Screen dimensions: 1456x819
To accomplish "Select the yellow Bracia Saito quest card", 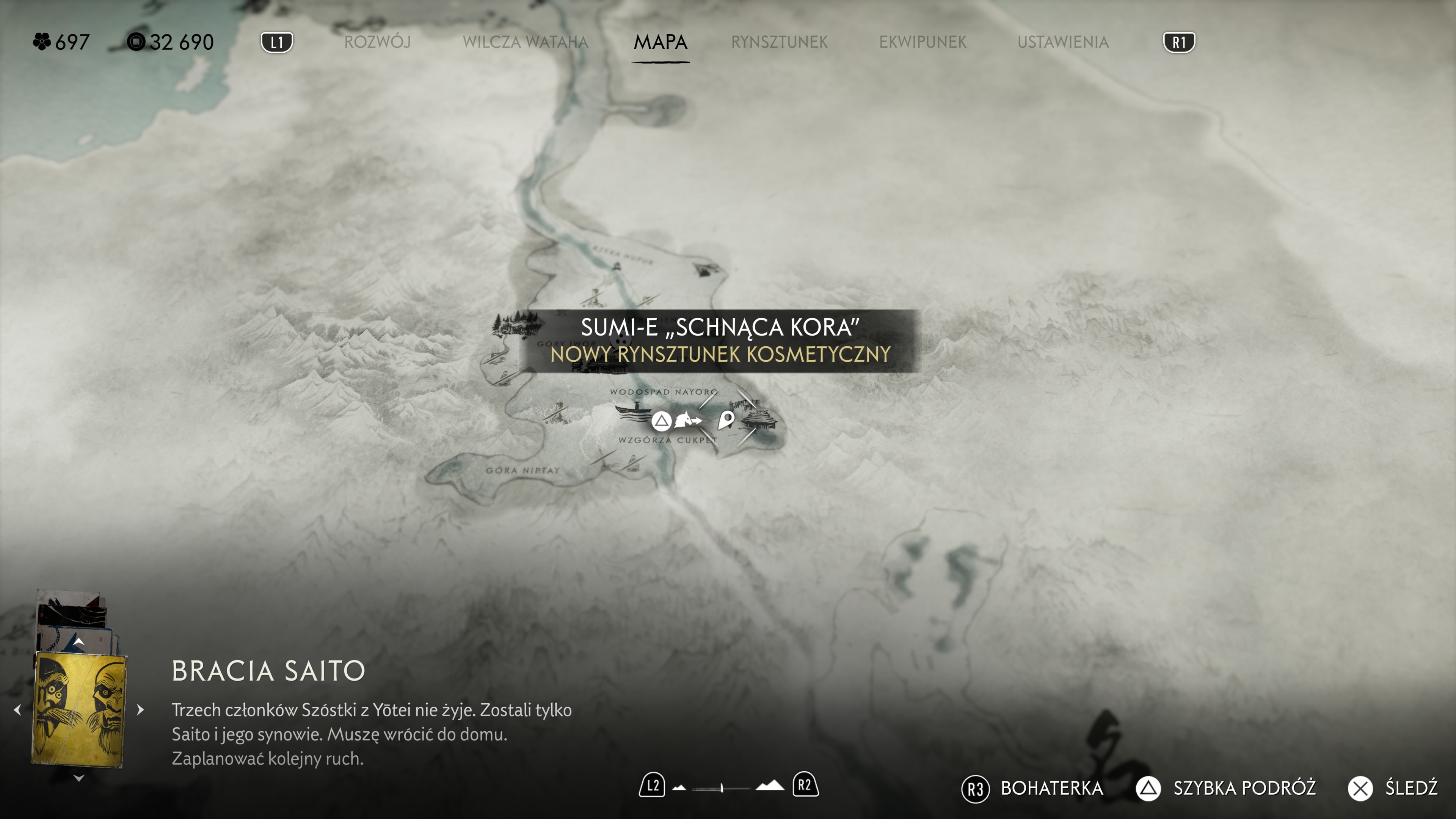I will 79,709.
